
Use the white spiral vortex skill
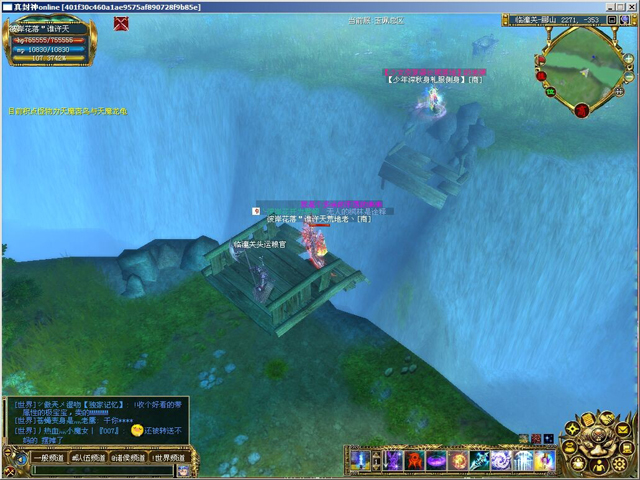[501, 460]
